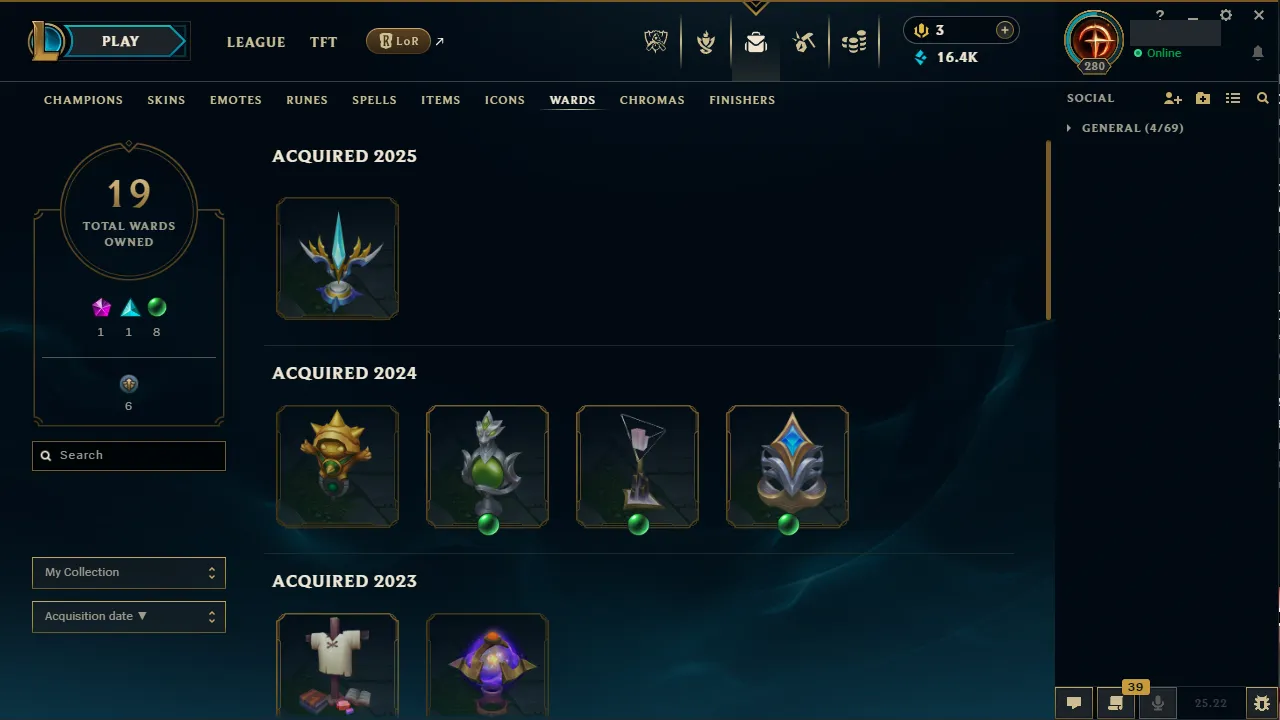Open the buddy list view icon
The height and width of the screenshot is (720, 1280).
coord(1232,98)
